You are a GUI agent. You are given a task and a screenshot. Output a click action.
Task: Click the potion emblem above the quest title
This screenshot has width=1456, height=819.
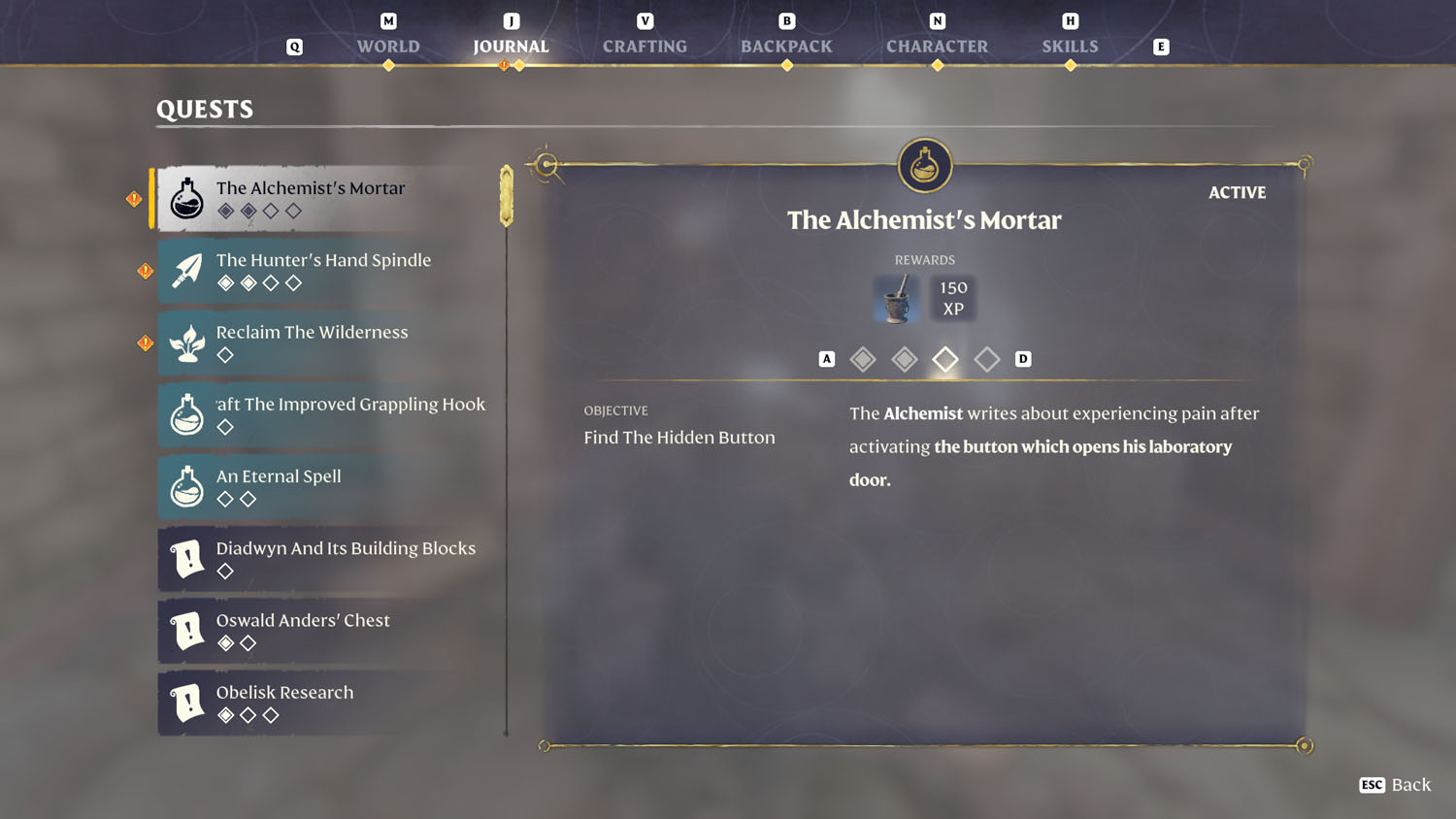(923, 165)
